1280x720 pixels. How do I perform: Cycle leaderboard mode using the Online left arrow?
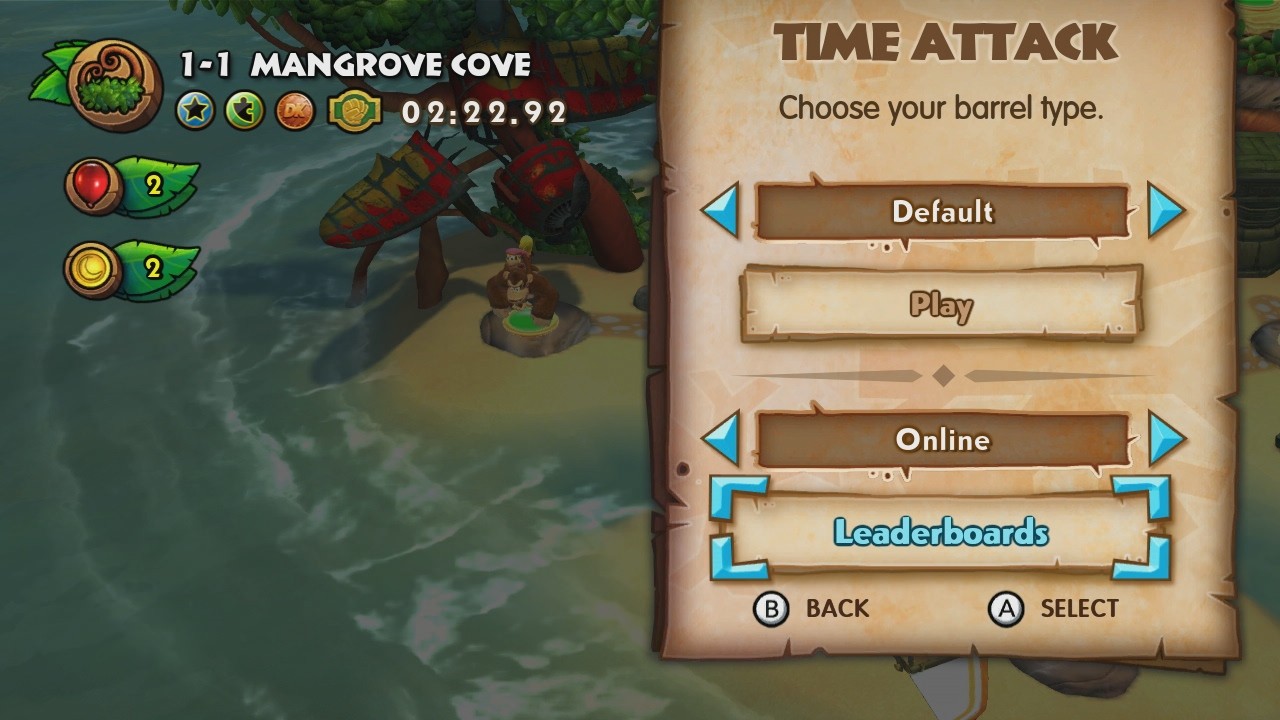click(721, 439)
